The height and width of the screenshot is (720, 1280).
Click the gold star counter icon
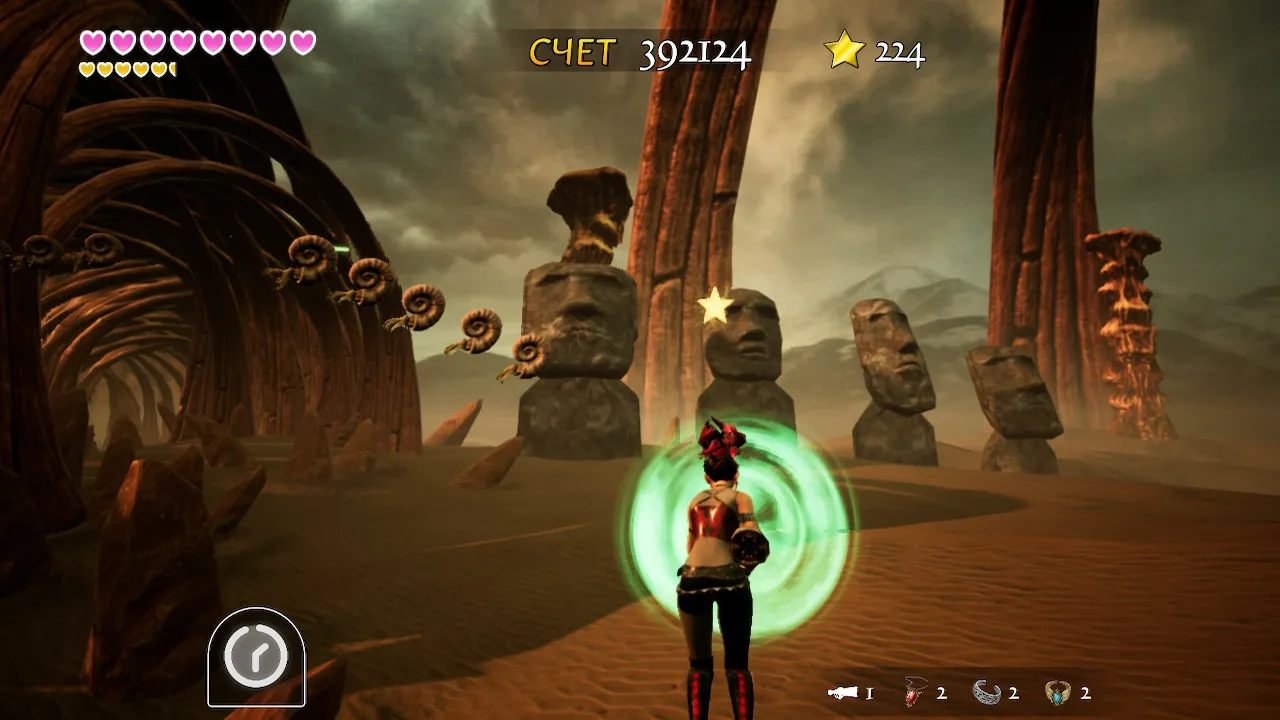[845, 50]
